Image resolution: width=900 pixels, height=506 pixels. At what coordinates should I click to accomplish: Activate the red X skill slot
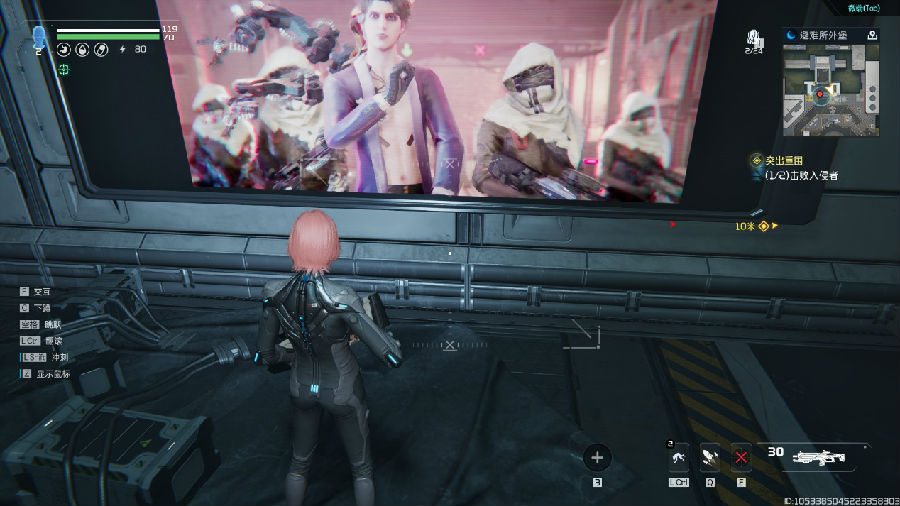741,457
